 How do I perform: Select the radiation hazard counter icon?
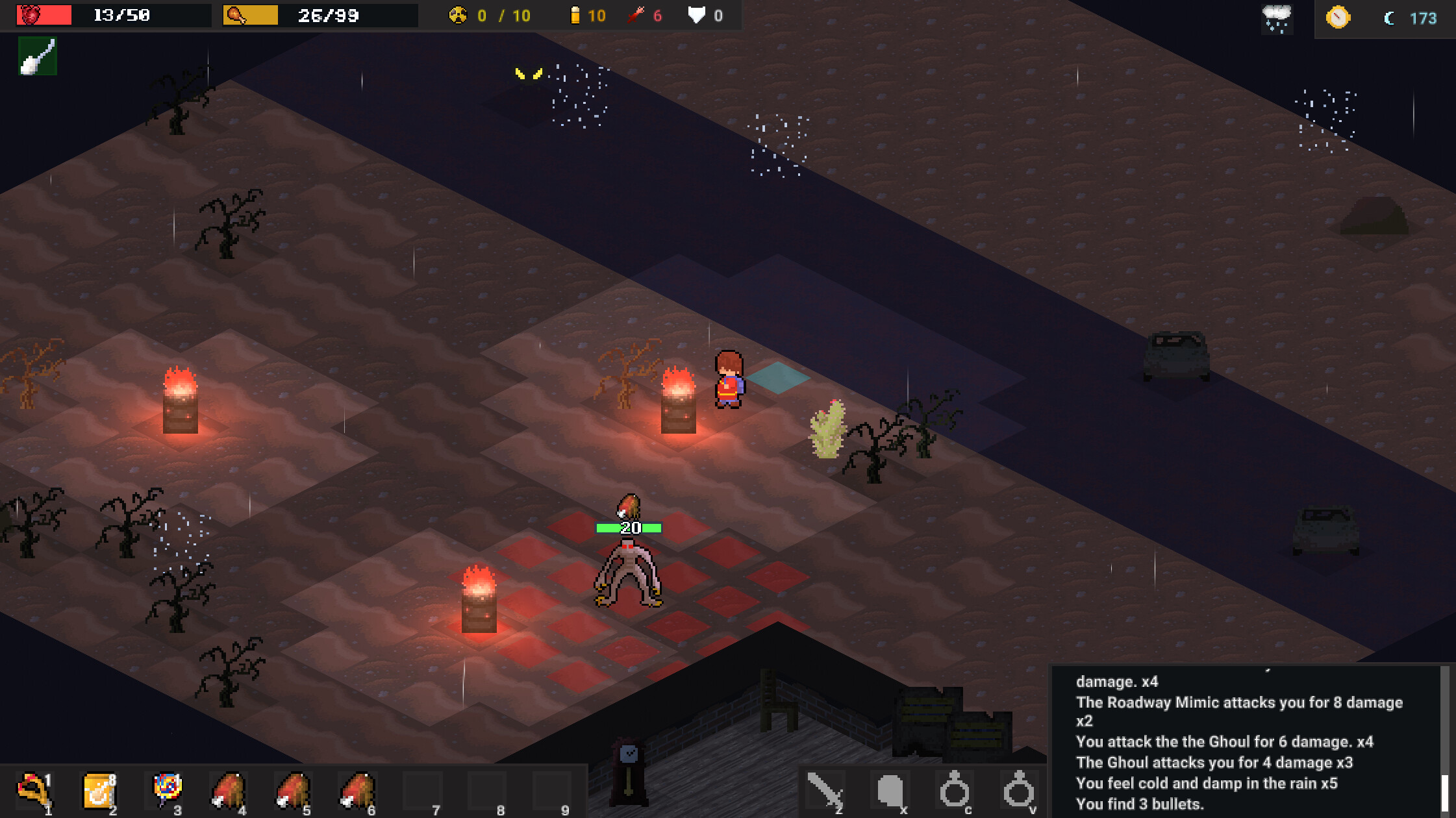(x=458, y=15)
